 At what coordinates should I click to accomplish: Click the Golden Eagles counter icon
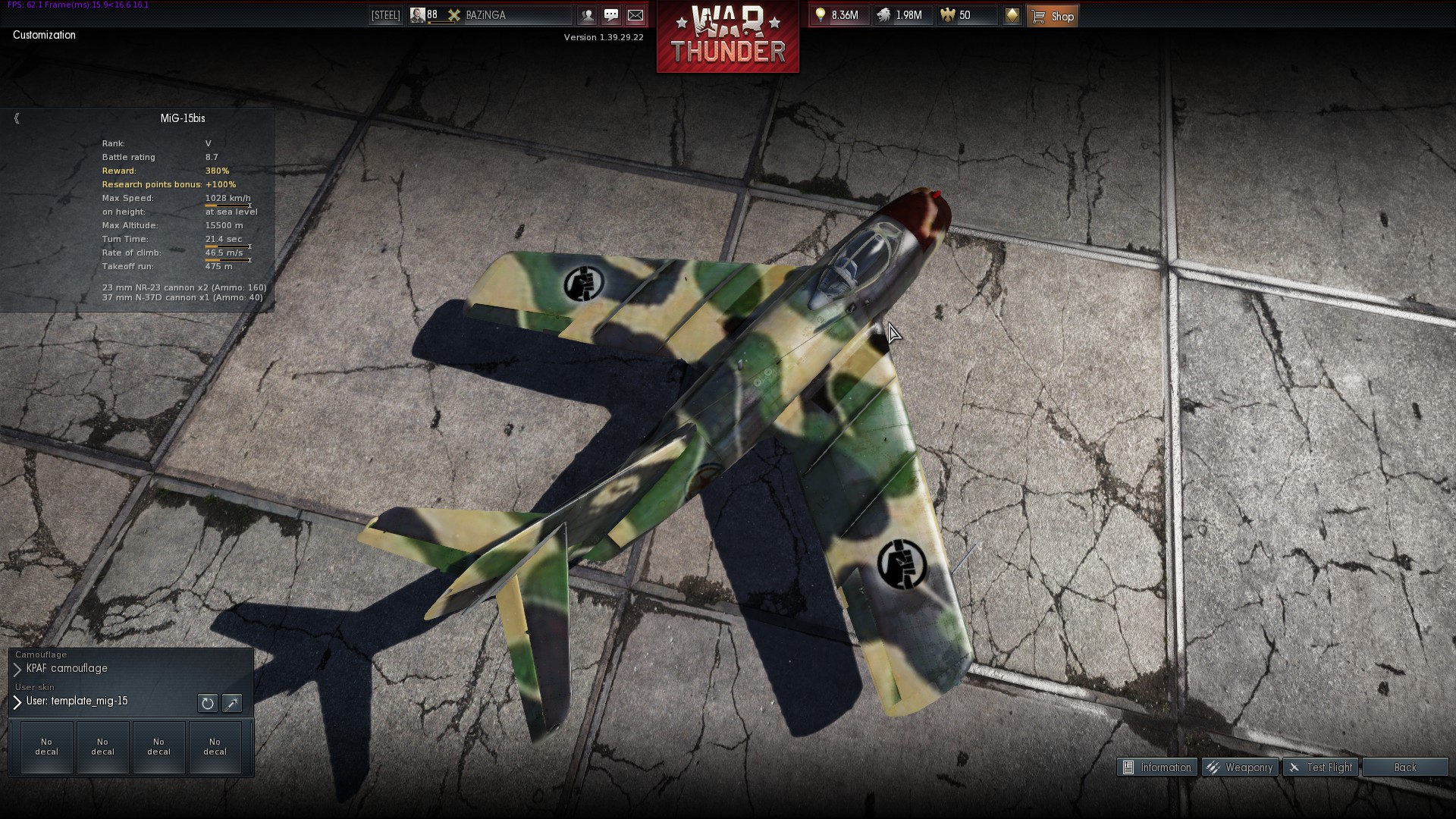[946, 15]
